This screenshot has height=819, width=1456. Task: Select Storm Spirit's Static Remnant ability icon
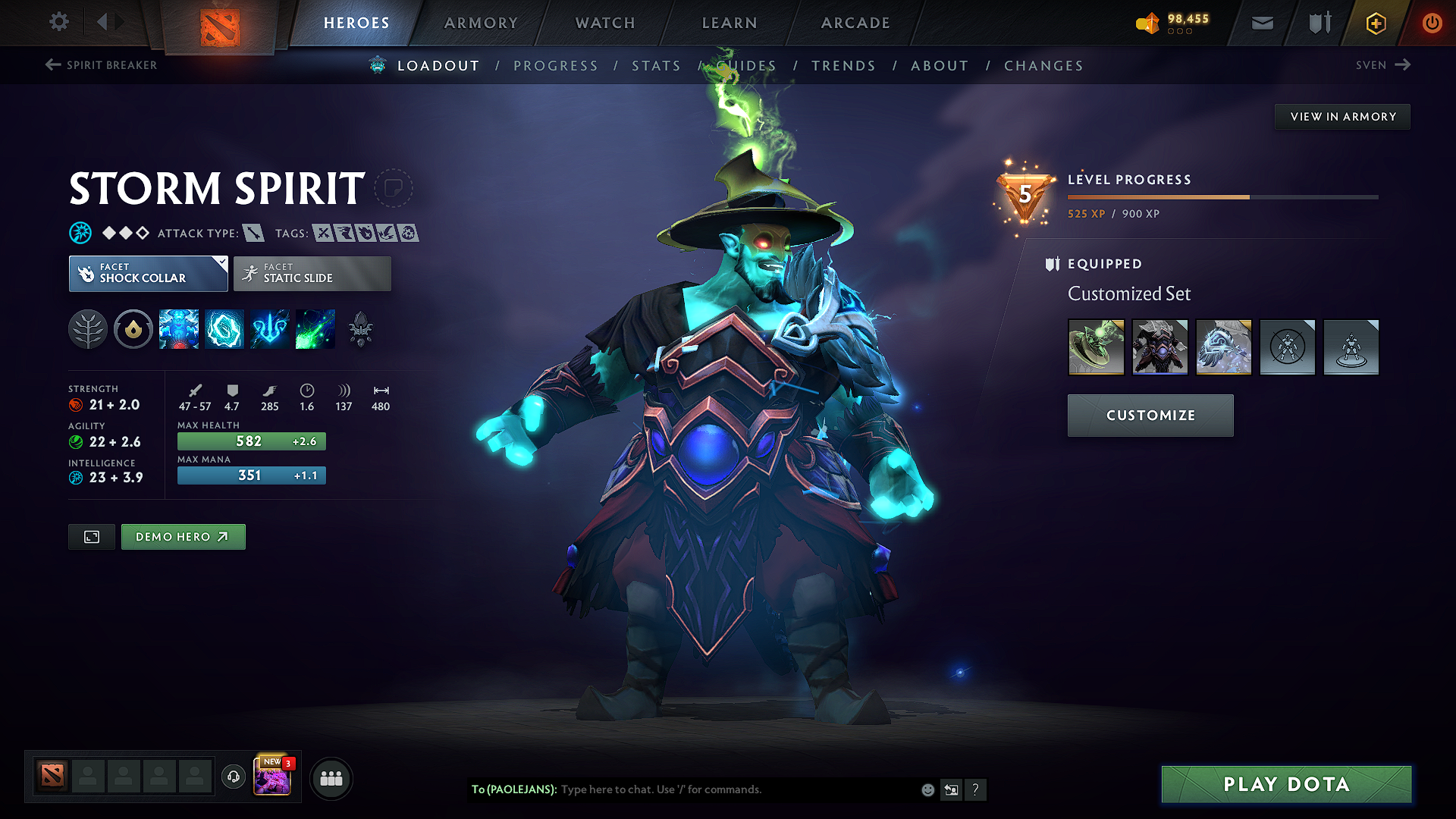(x=178, y=329)
